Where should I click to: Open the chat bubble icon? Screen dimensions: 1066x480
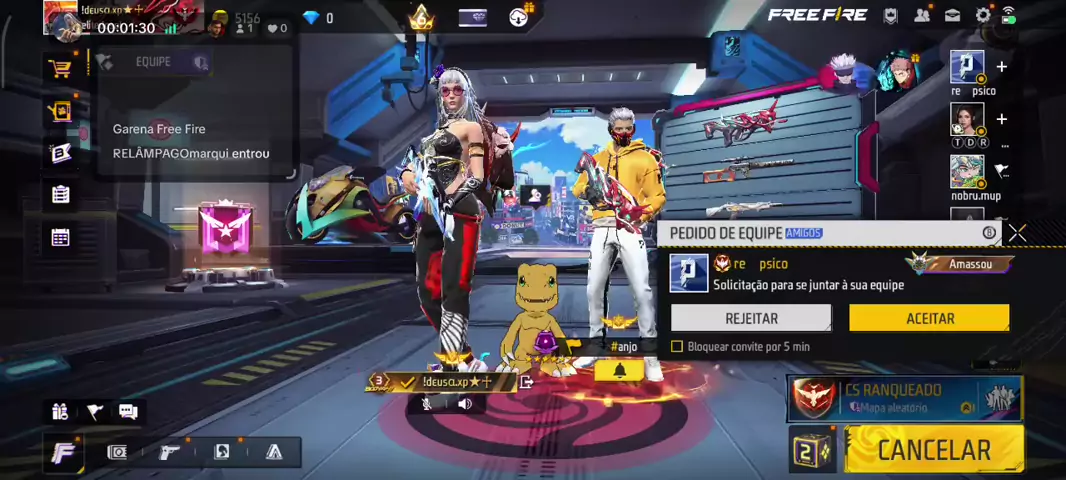[128, 411]
